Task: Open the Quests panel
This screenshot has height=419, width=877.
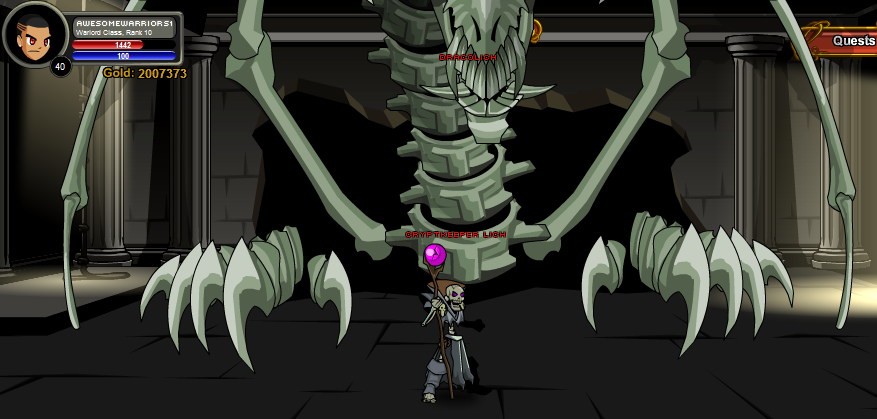Action: (851, 41)
